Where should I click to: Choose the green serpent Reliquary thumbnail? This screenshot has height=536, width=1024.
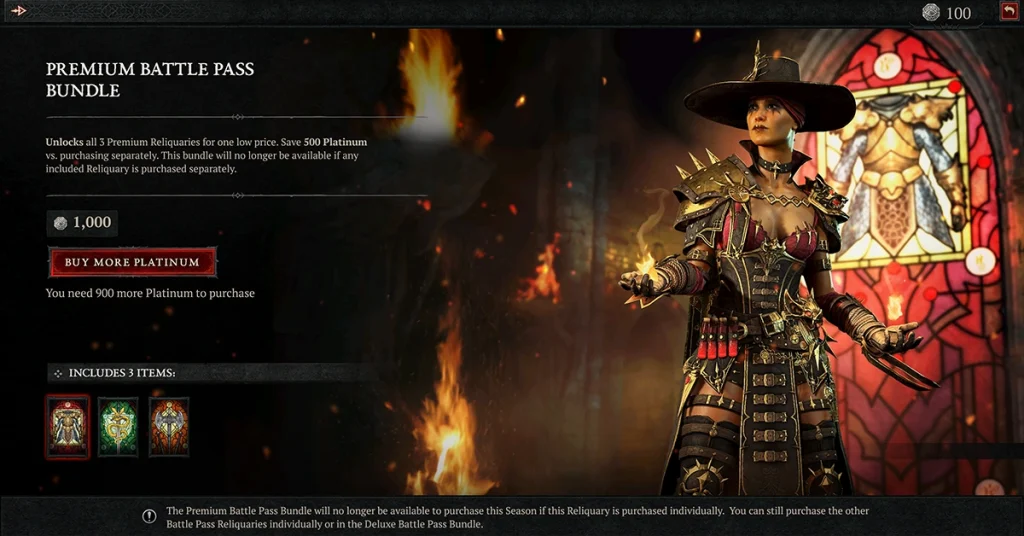click(x=118, y=427)
